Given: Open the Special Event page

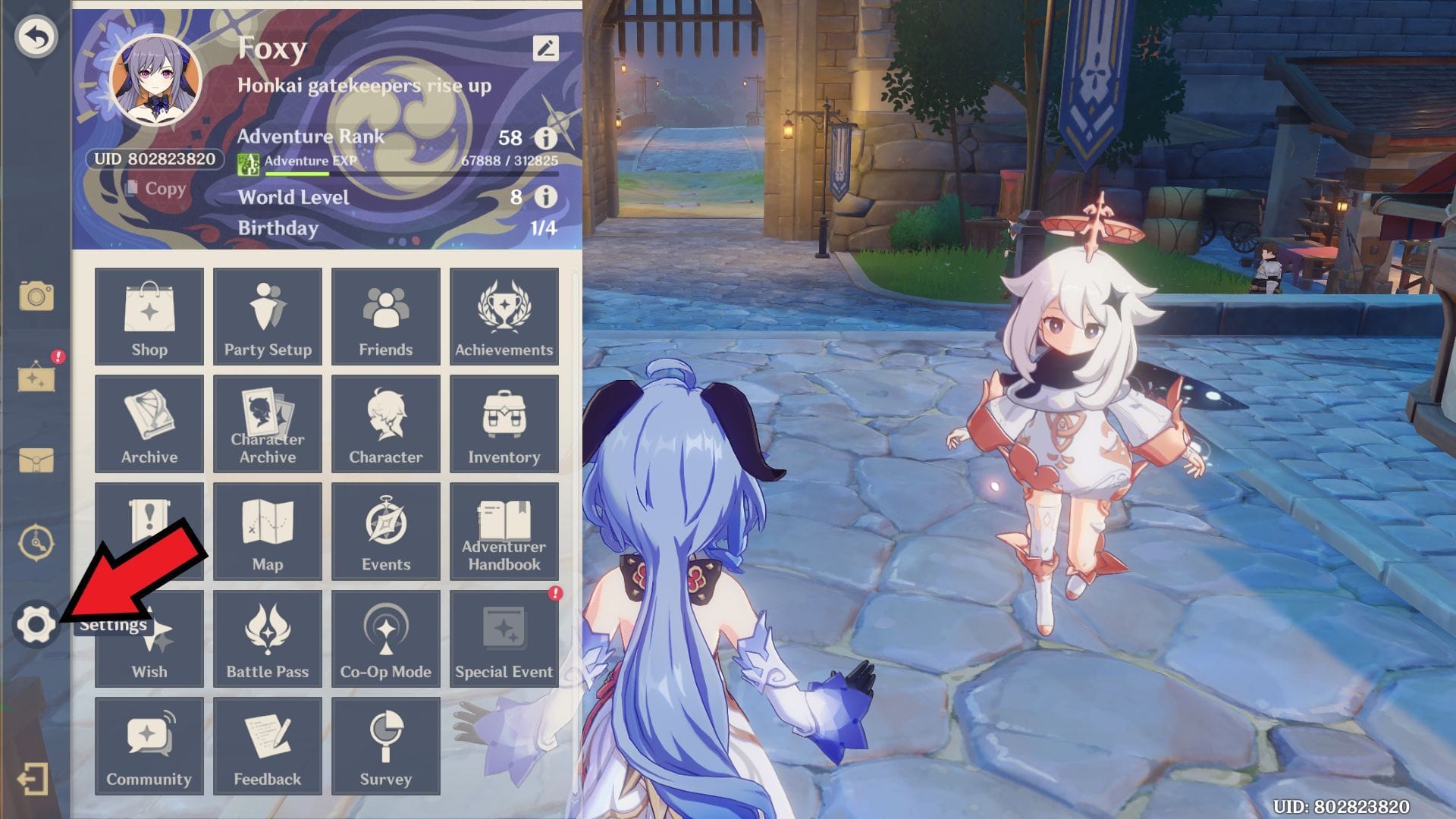Looking at the screenshot, I should click(x=504, y=639).
